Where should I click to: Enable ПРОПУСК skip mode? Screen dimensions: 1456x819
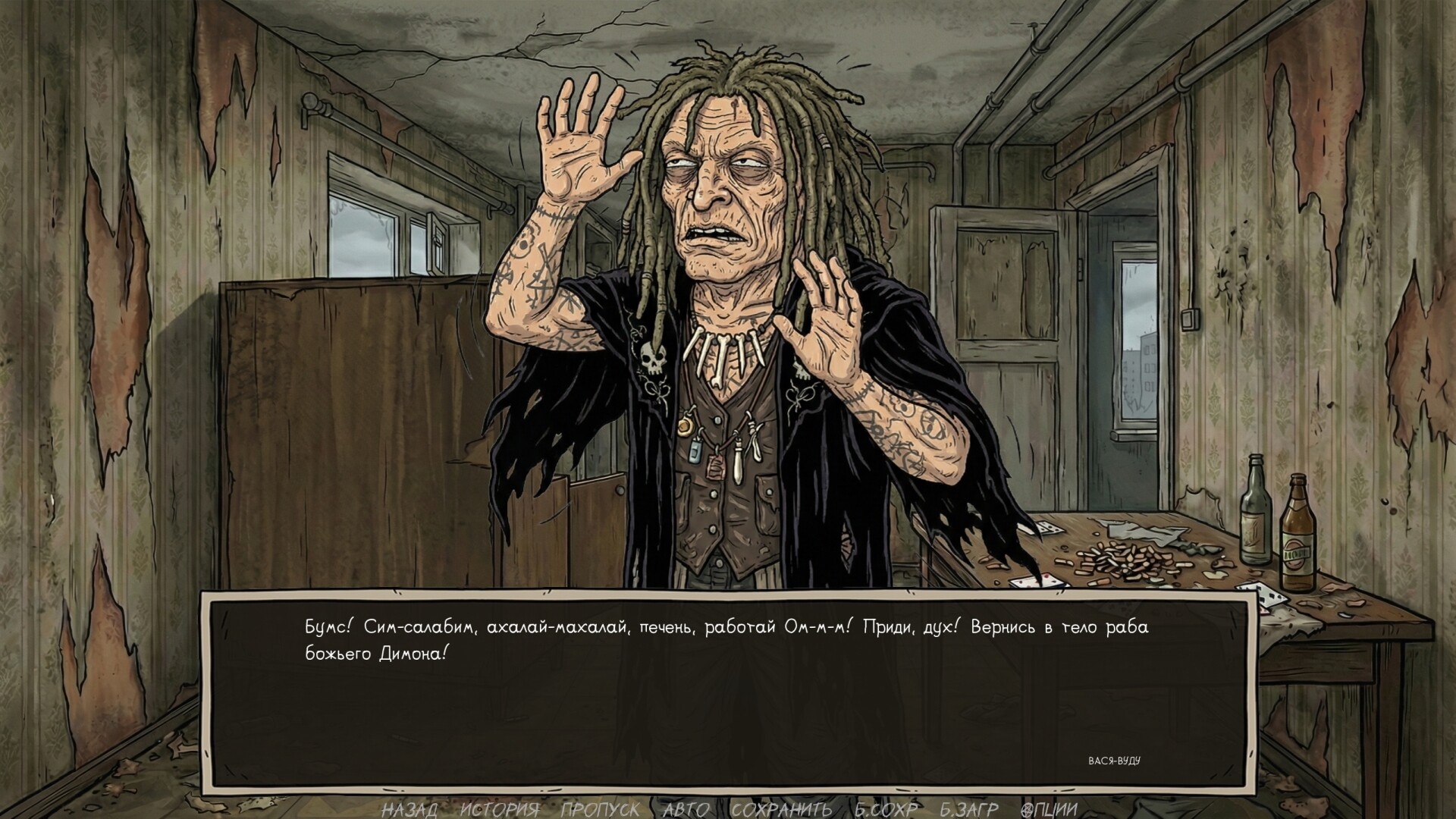click(x=599, y=808)
